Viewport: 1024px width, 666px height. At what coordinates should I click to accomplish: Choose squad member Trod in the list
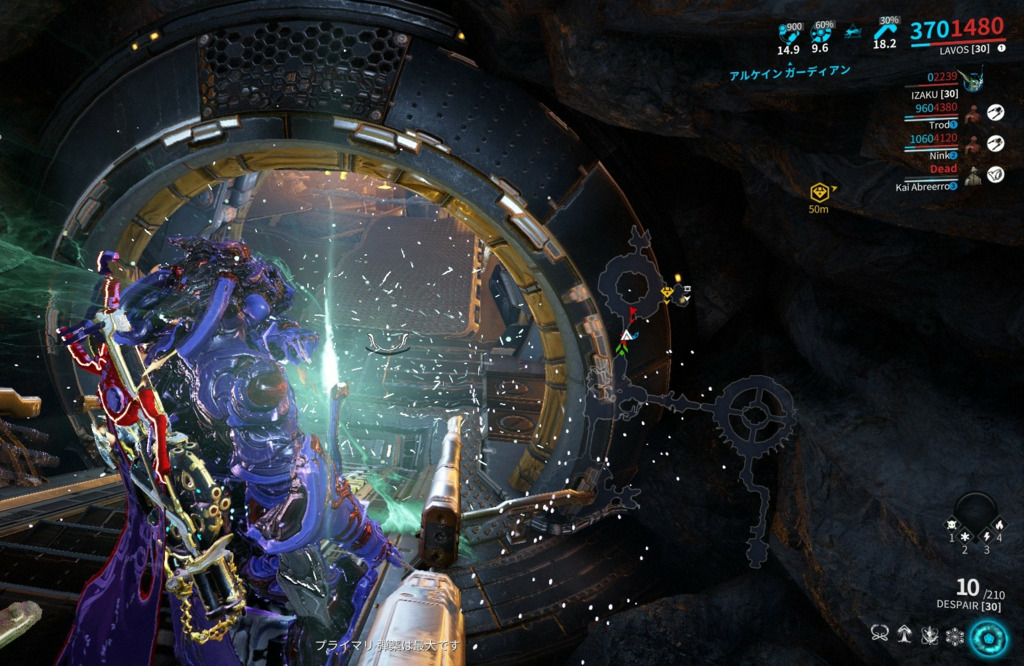(971, 114)
